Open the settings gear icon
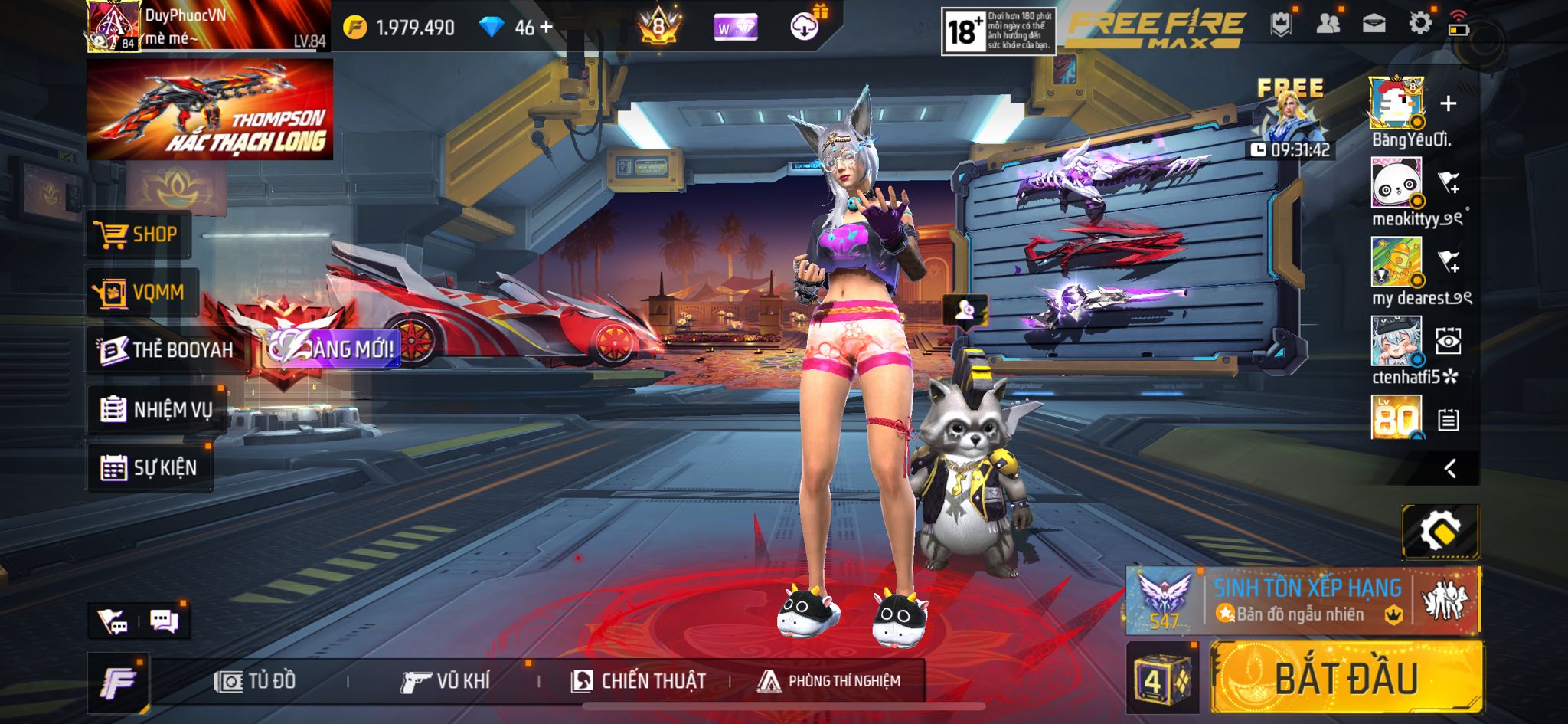This screenshot has width=1568, height=724. point(1419,24)
